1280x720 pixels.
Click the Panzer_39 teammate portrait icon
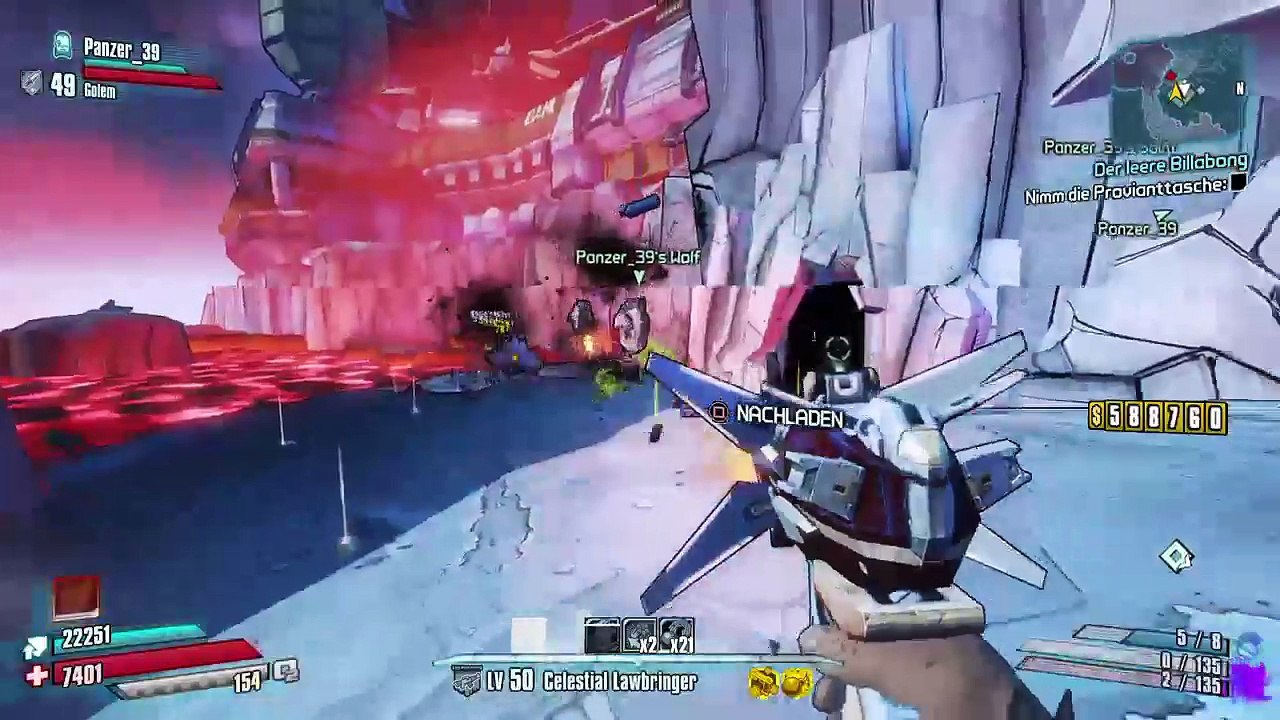pyautogui.click(x=62, y=46)
